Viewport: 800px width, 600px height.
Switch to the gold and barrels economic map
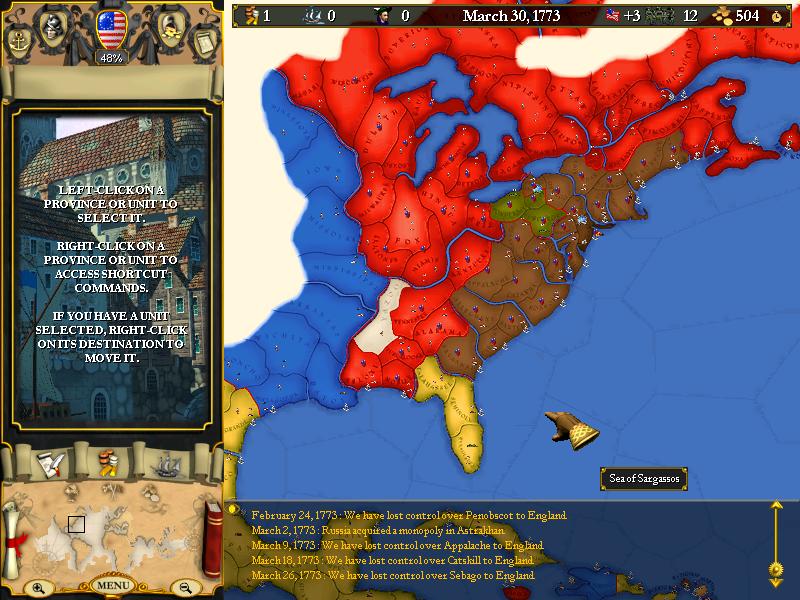coord(108,463)
